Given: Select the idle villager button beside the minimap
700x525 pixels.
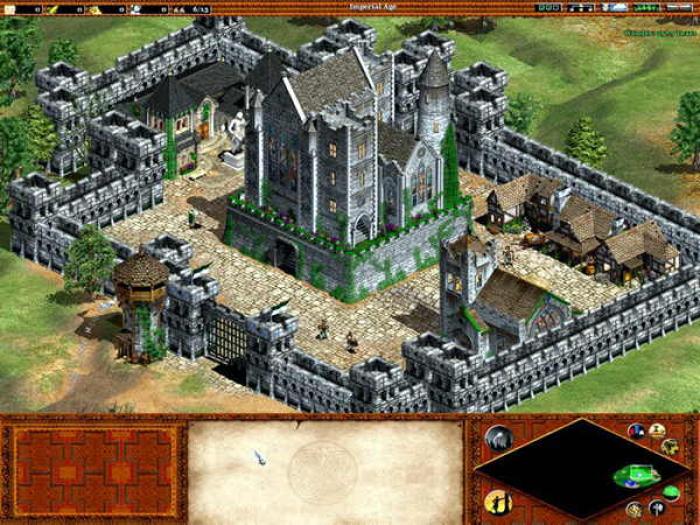Looking at the screenshot, I should pos(498,438).
